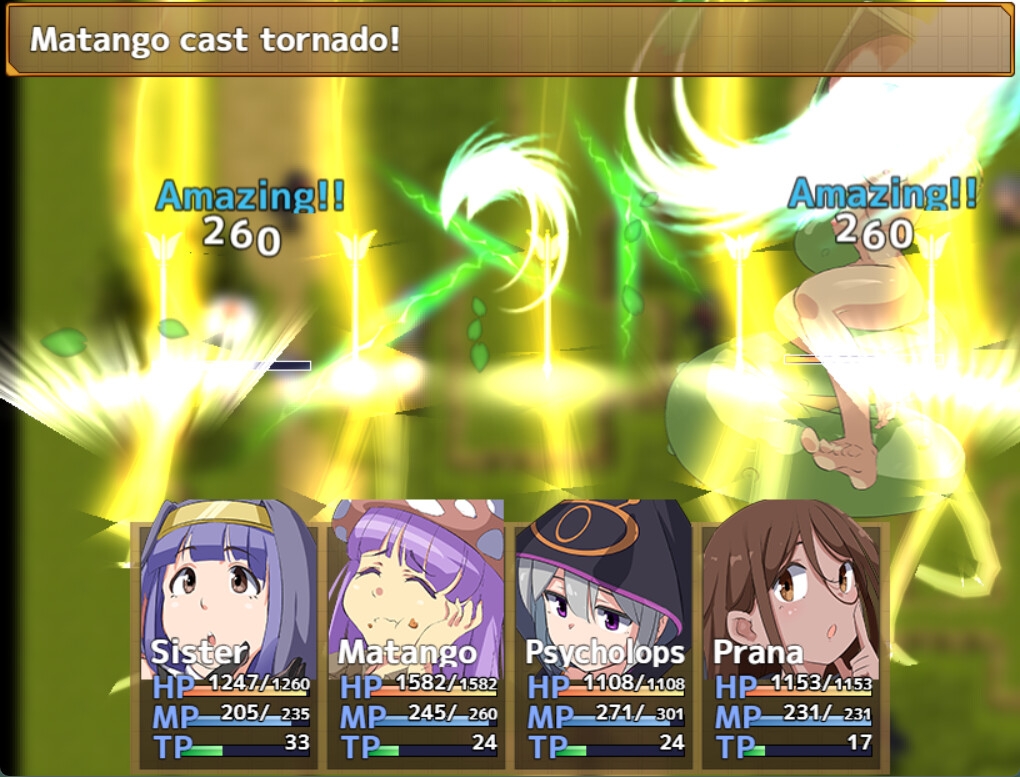
Task: Advance the 'Matango cast tornado!' battle message
Action: click(x=510, y=40)
